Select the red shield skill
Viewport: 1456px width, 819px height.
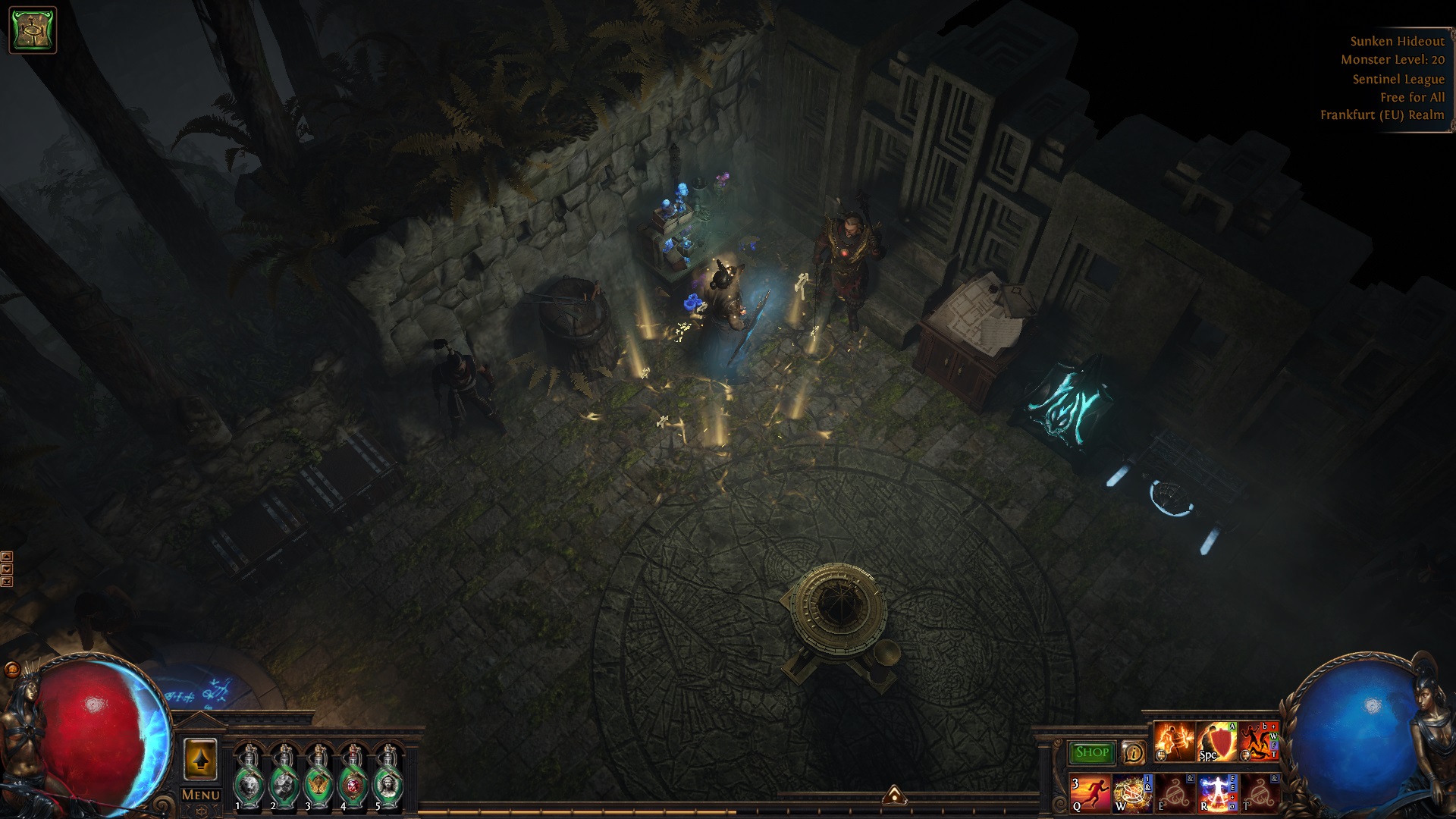[1216, 742]
